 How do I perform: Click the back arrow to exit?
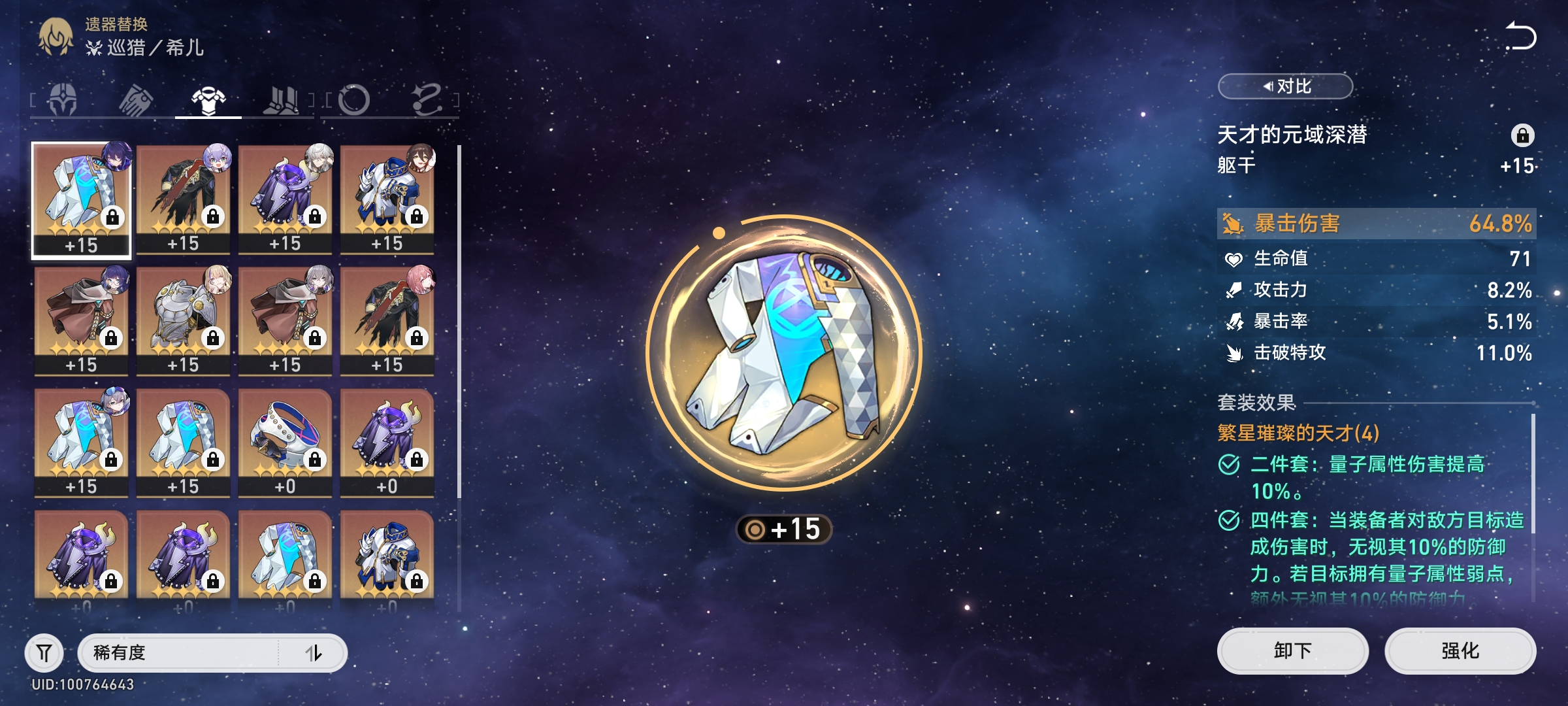(1520, 37)
